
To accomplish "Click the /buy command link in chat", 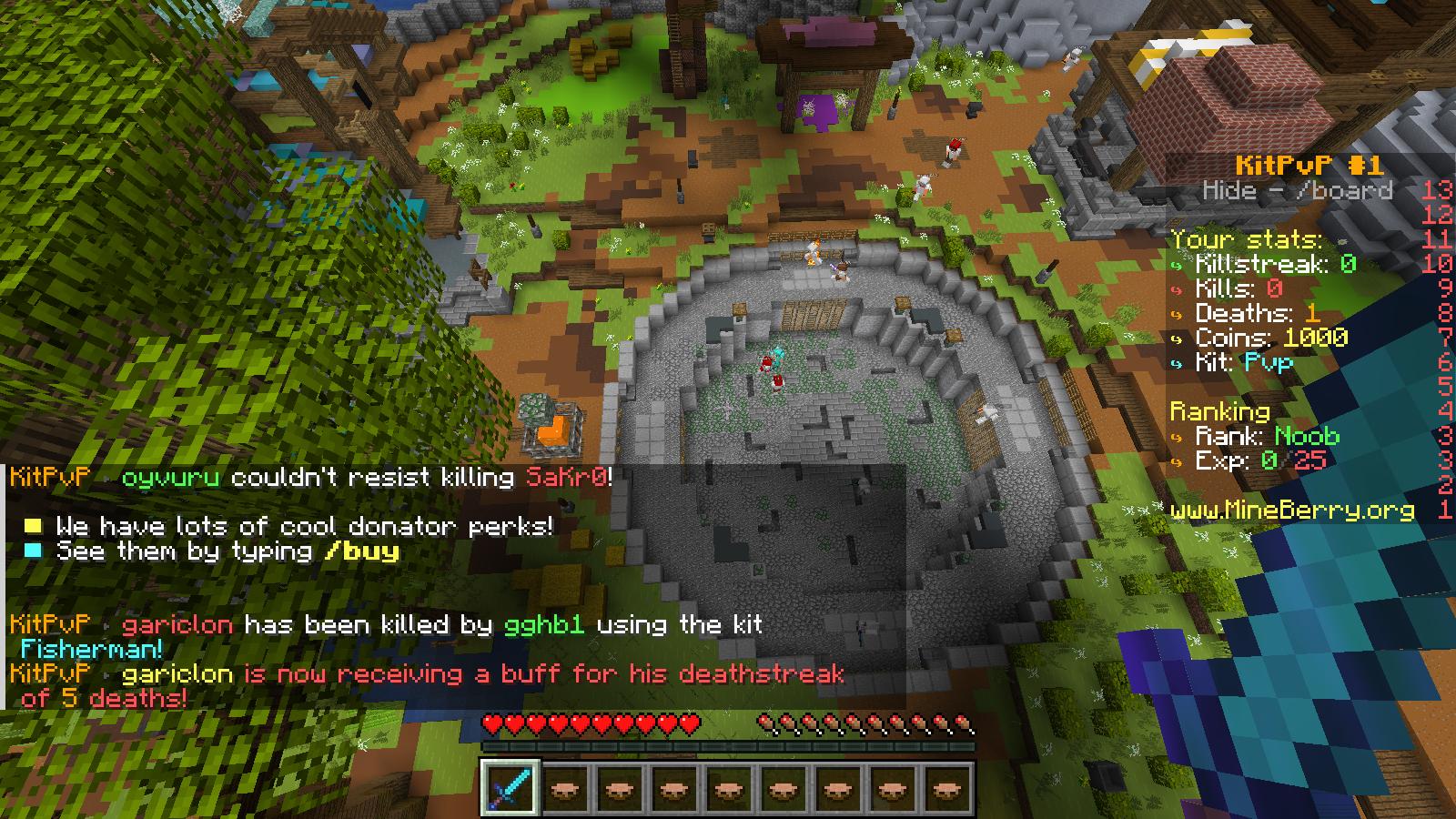I will [362, 550].
